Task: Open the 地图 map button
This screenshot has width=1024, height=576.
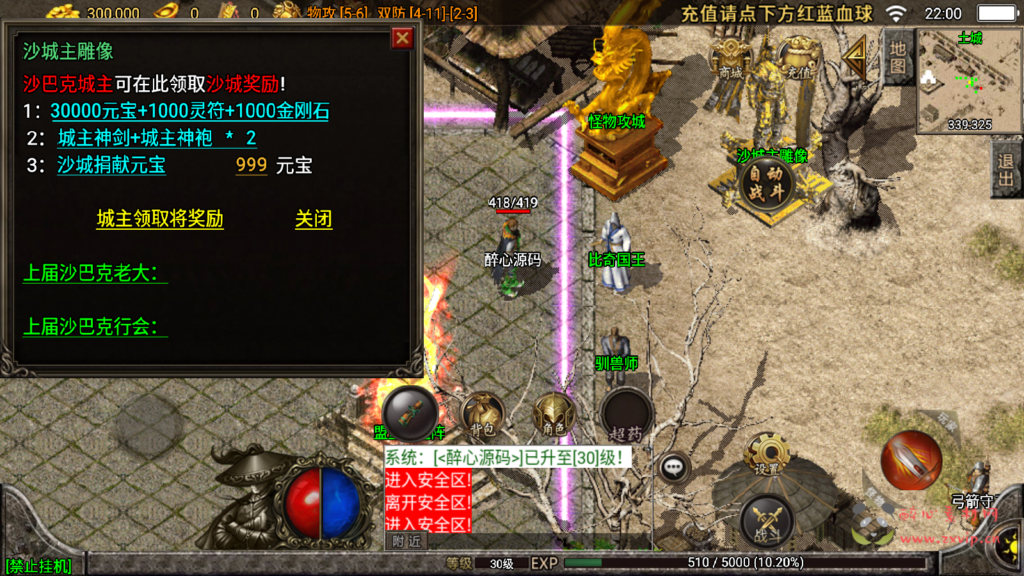Action: pos(898,56)
